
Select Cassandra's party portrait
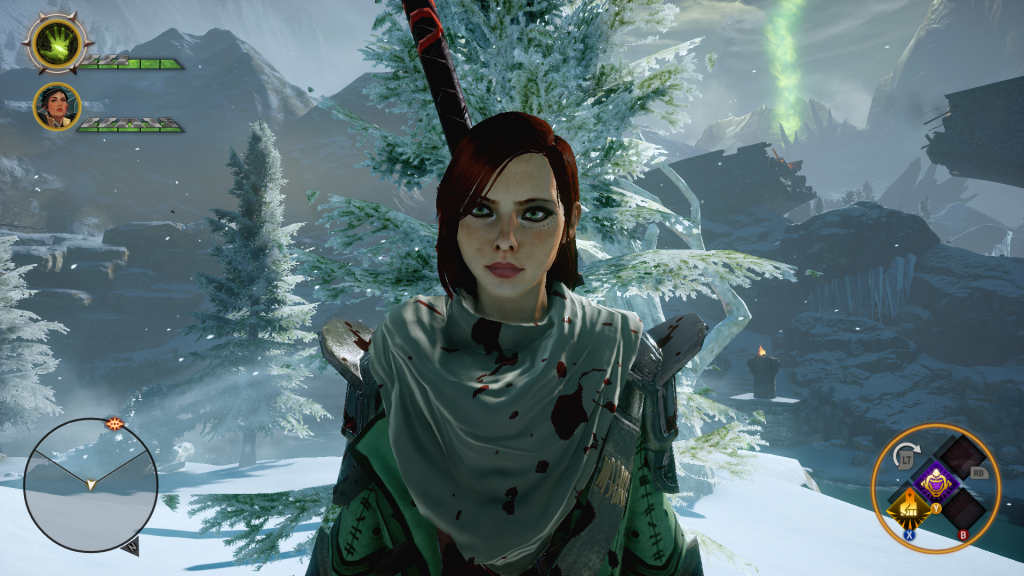(x=57, y=106)
